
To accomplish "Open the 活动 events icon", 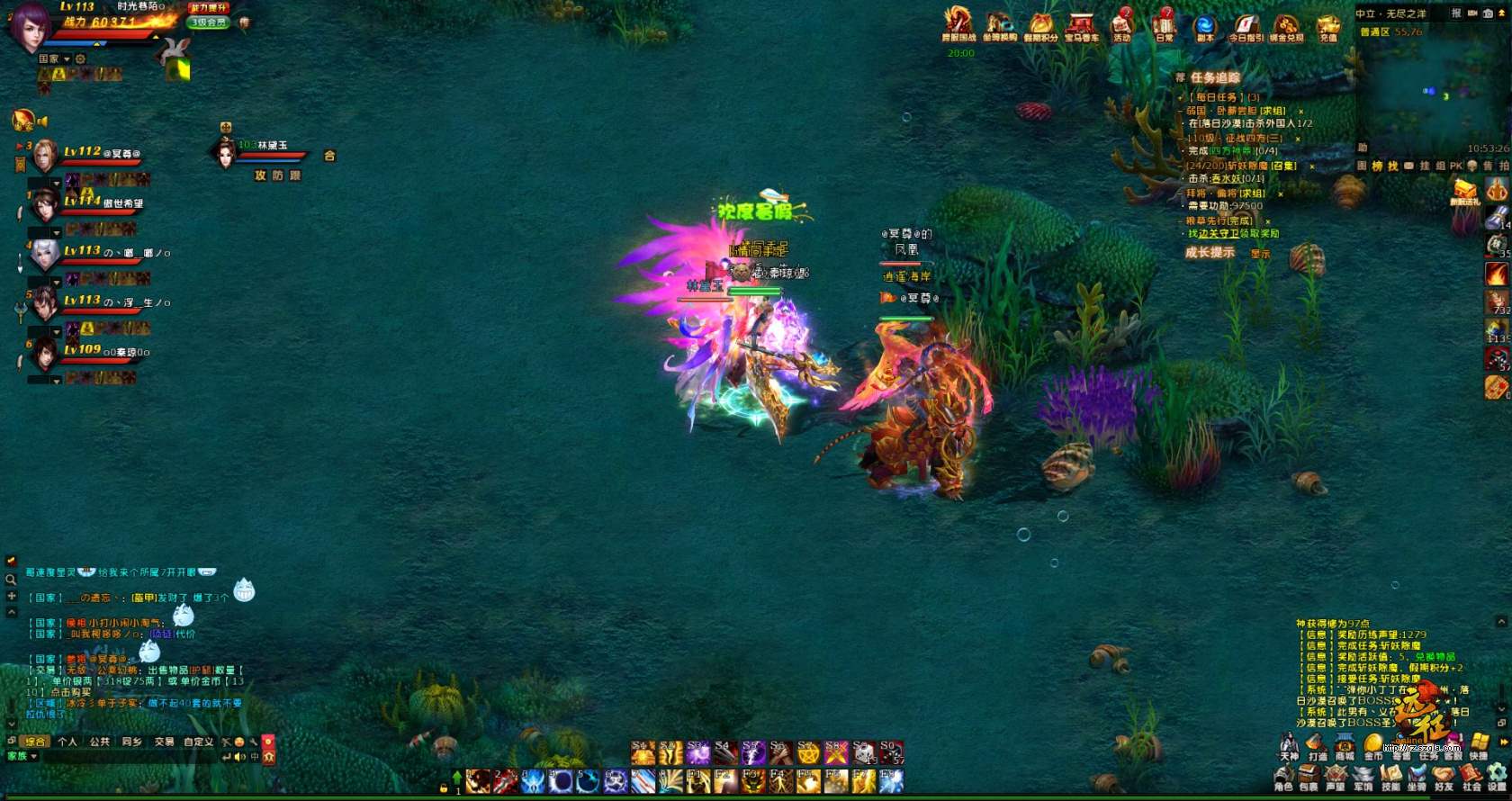I will coord(1121,24).
